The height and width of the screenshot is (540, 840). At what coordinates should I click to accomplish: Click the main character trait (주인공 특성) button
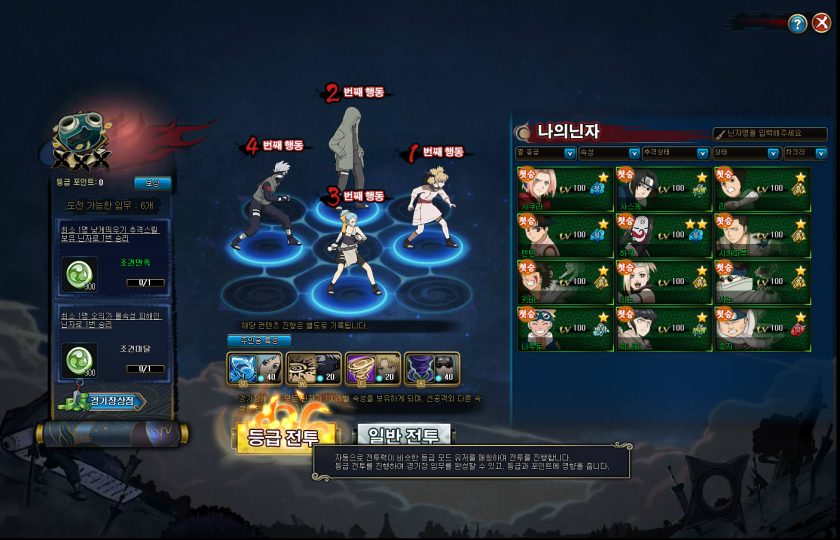click(259, 341)
